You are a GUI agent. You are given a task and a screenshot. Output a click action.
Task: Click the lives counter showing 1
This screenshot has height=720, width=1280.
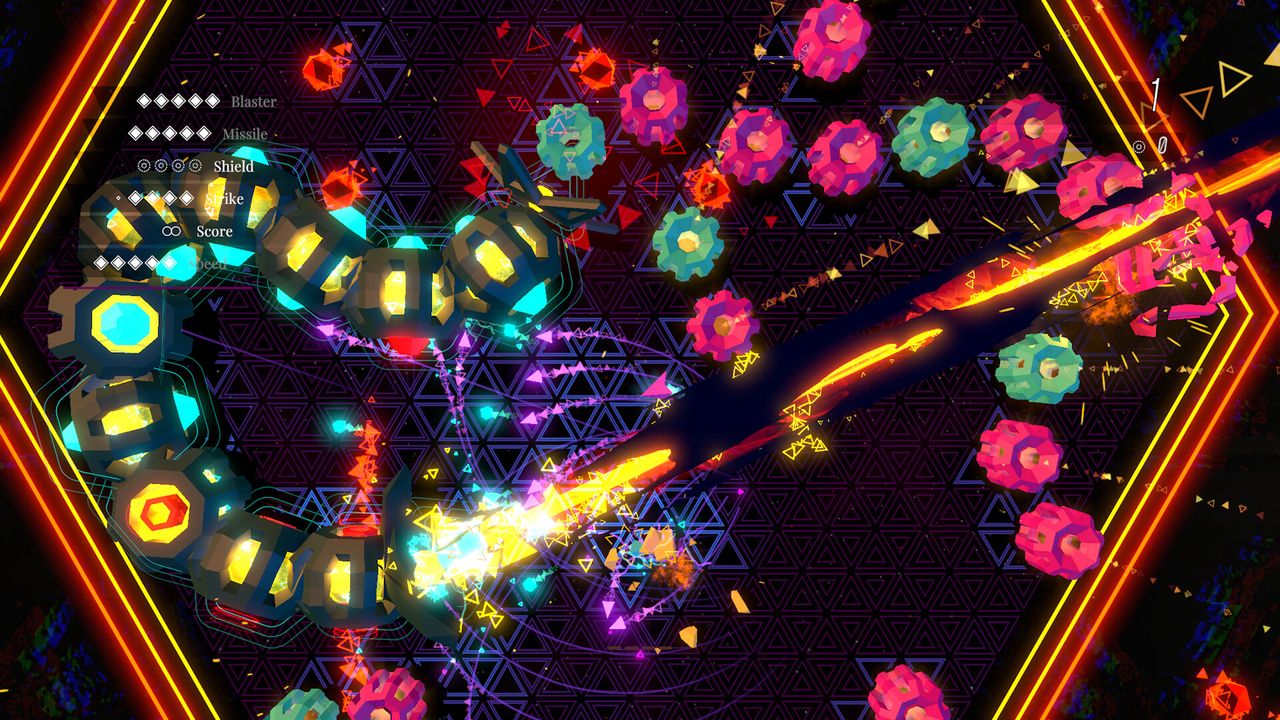[x=1156, y=95]
